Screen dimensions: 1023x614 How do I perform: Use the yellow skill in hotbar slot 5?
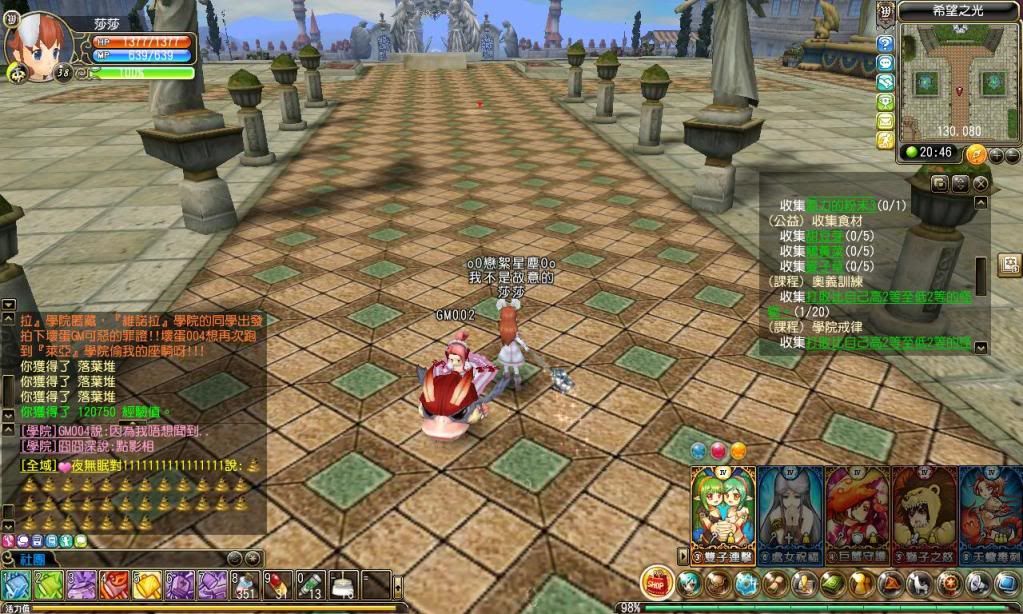click(147, 585)
